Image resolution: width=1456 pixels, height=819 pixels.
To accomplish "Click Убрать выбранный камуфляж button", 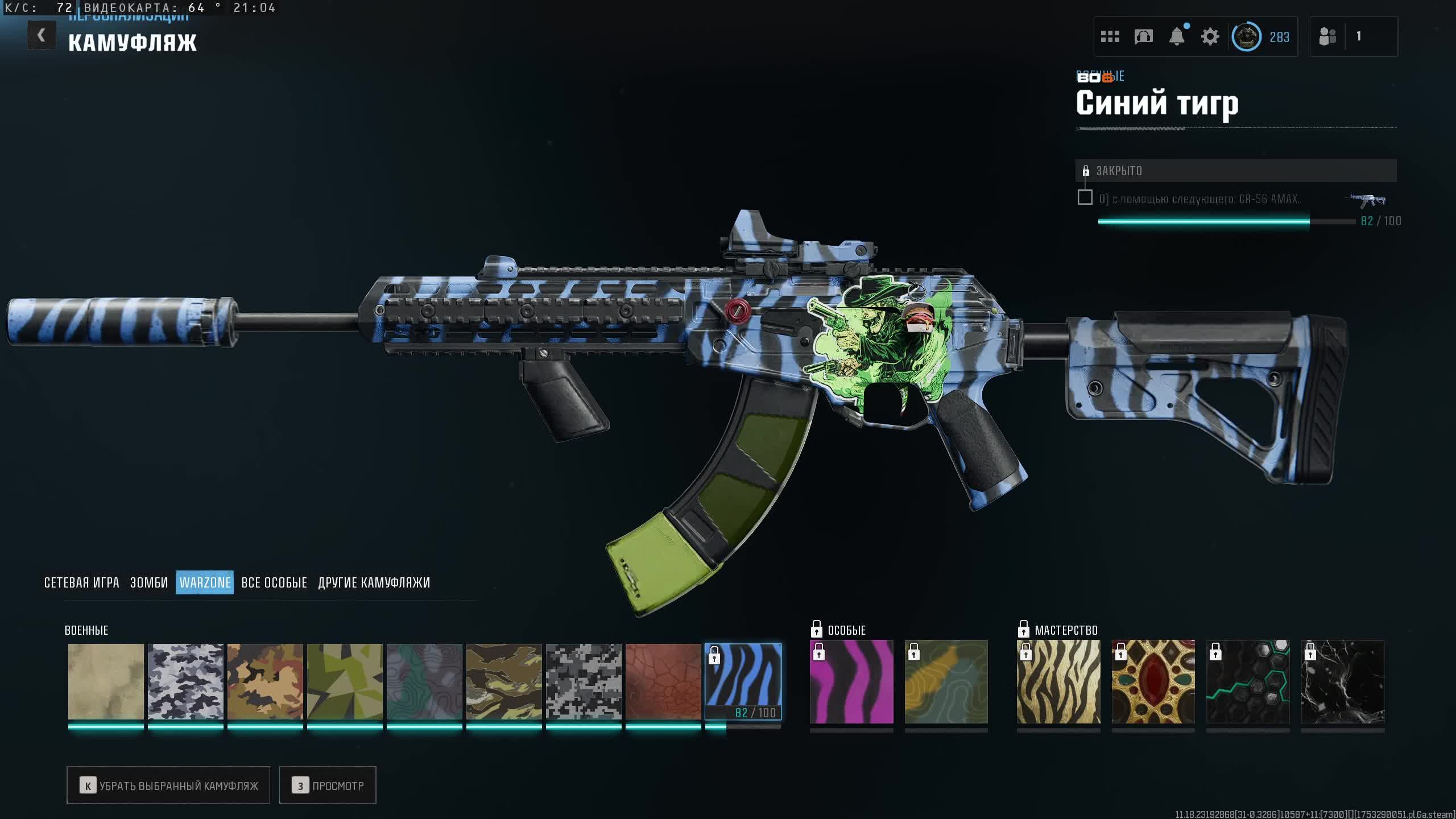I will pyautogui.click(x=168, y=785).
